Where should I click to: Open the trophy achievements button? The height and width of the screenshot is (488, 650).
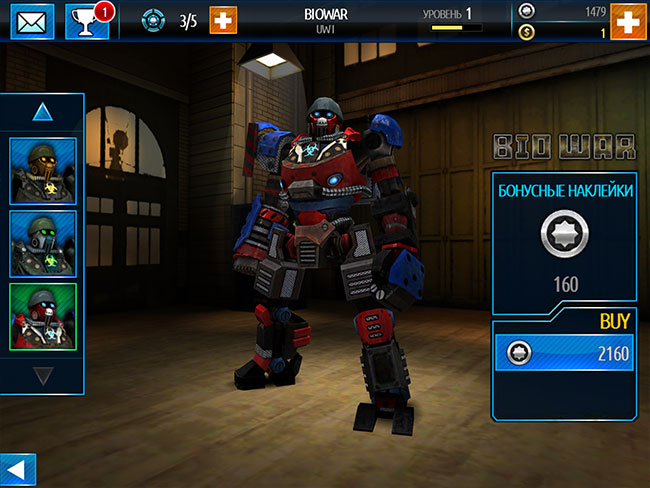pos(86,20)
